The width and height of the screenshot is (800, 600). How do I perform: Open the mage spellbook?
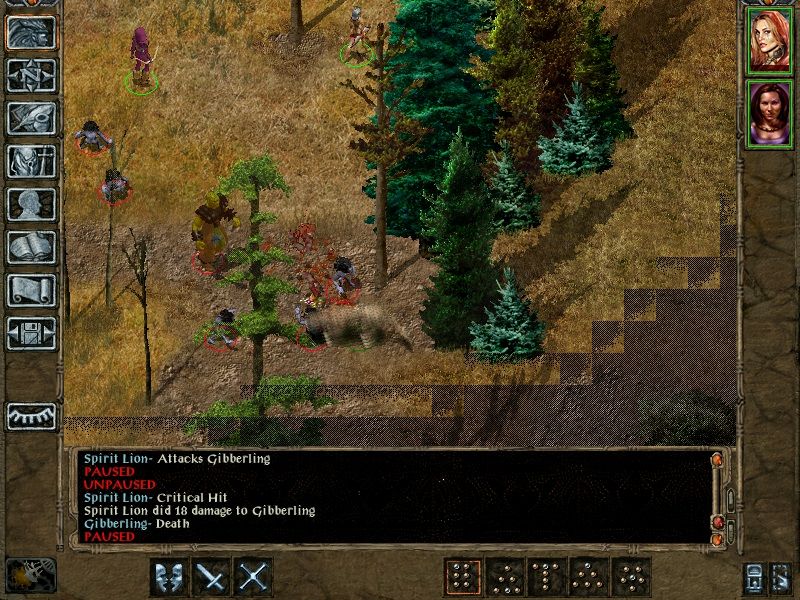[31, 247]
